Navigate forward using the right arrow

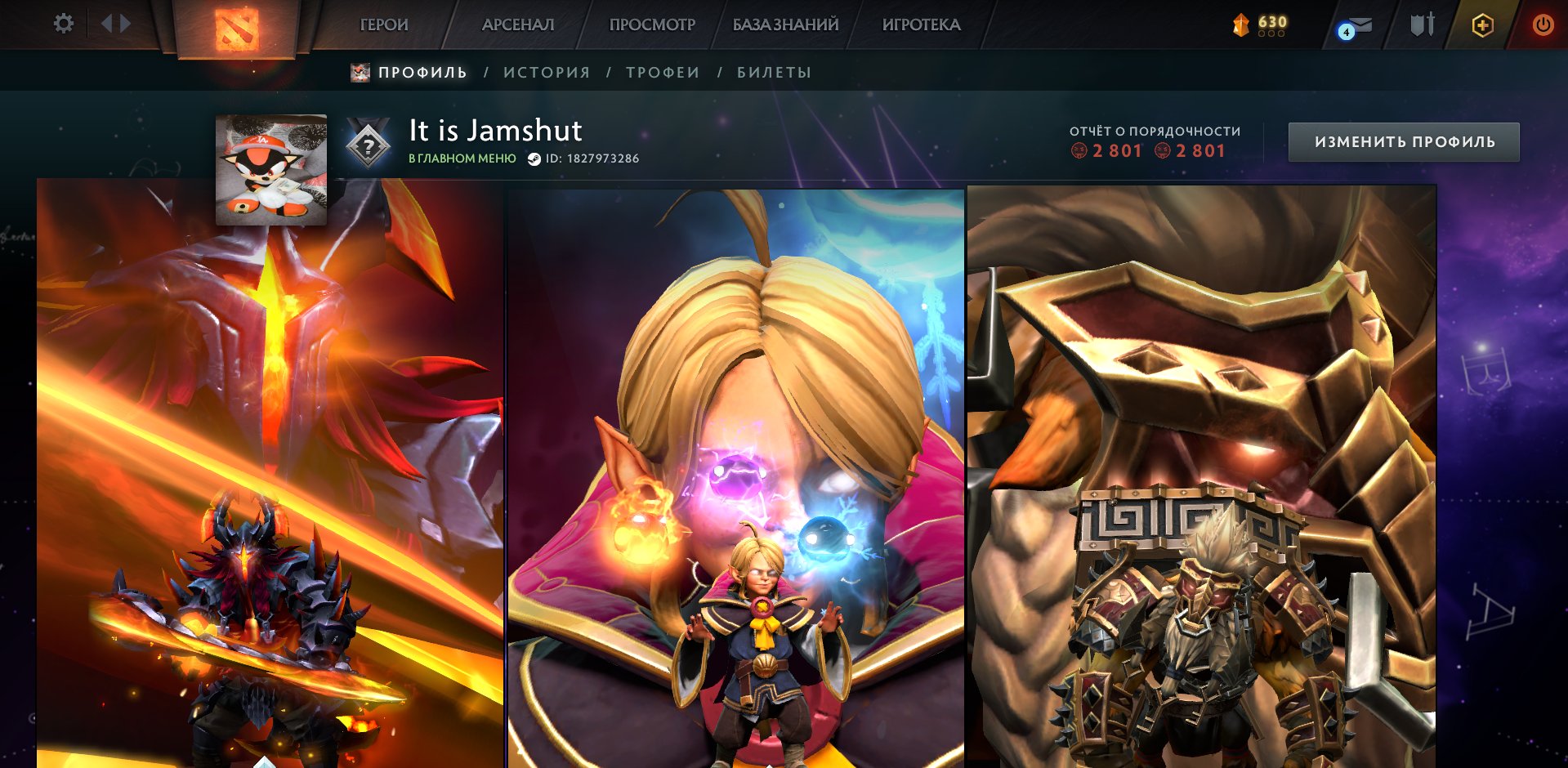point(124,24)
